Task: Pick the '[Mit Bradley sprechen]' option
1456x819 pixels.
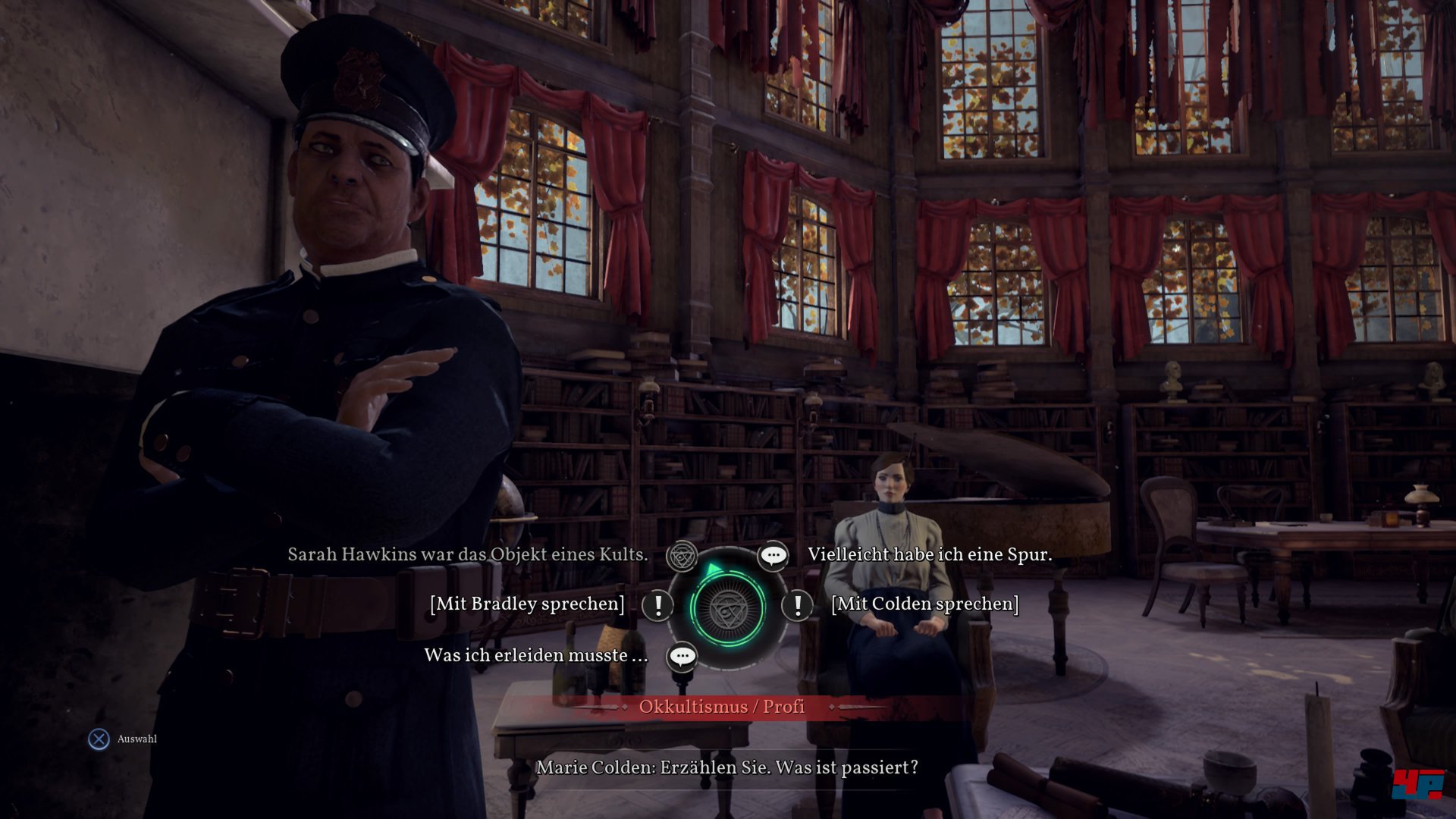Action: (x=527, y=604)
